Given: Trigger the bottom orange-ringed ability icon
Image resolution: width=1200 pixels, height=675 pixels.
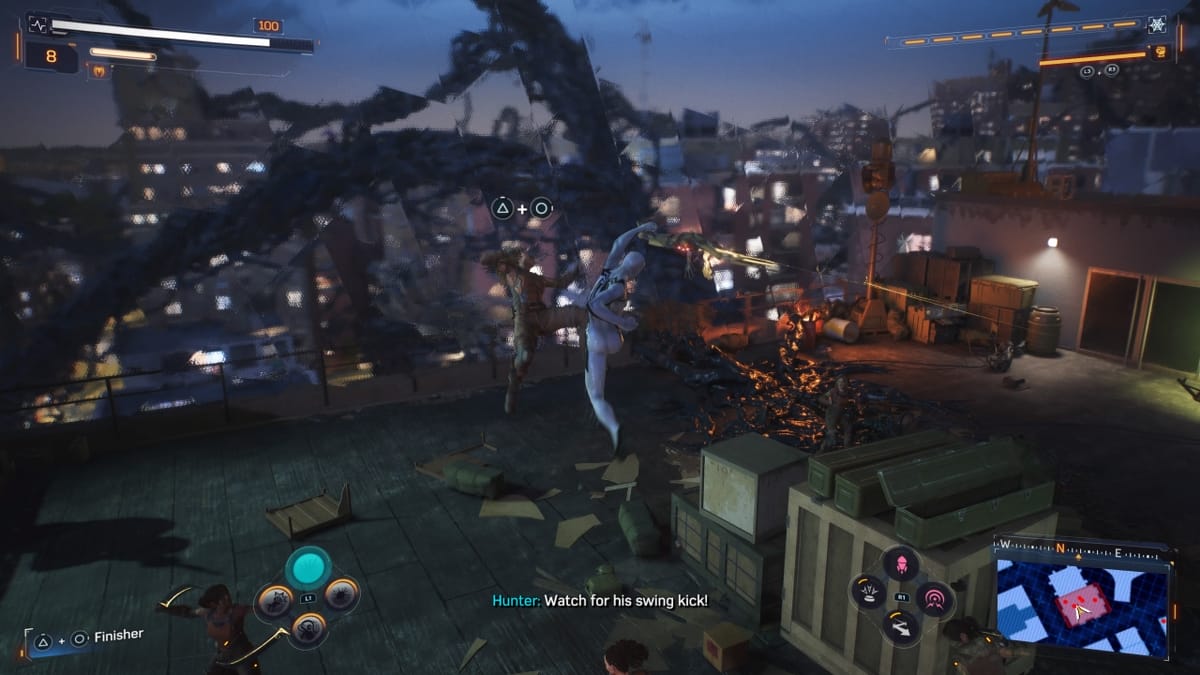Looking at the screenshot, I should 308,629.
